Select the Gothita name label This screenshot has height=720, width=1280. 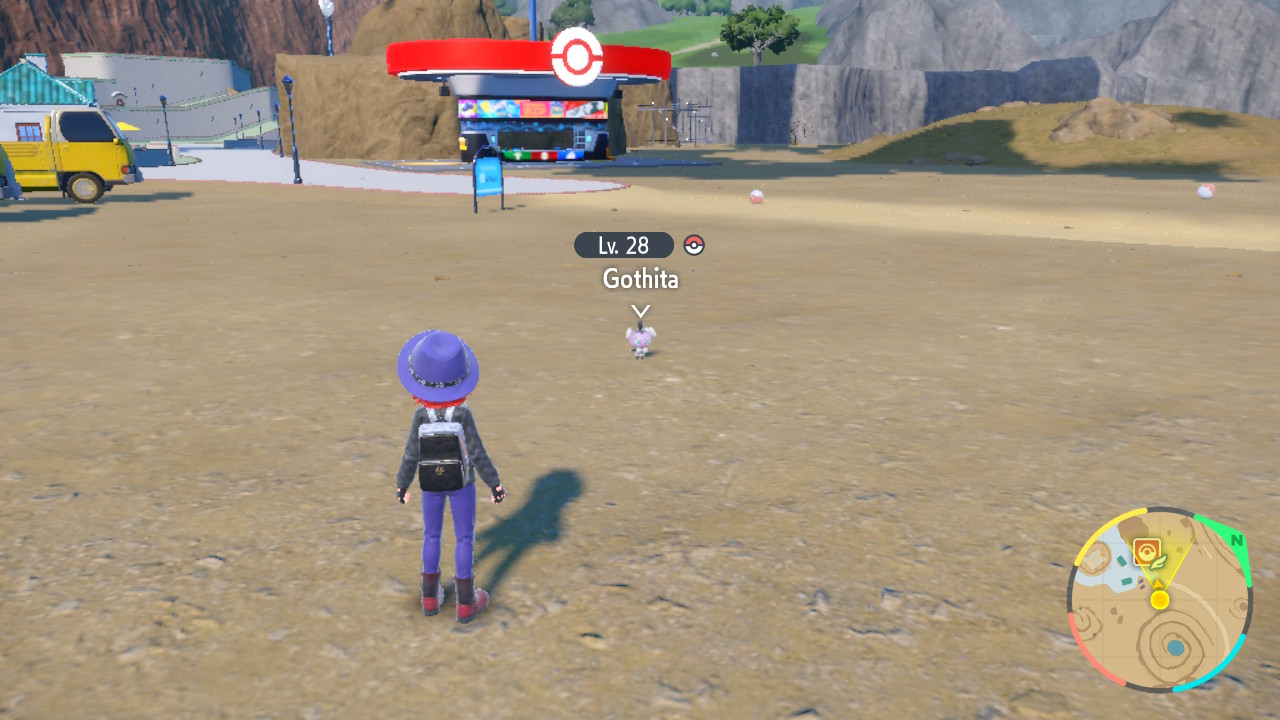click(638, 280)
